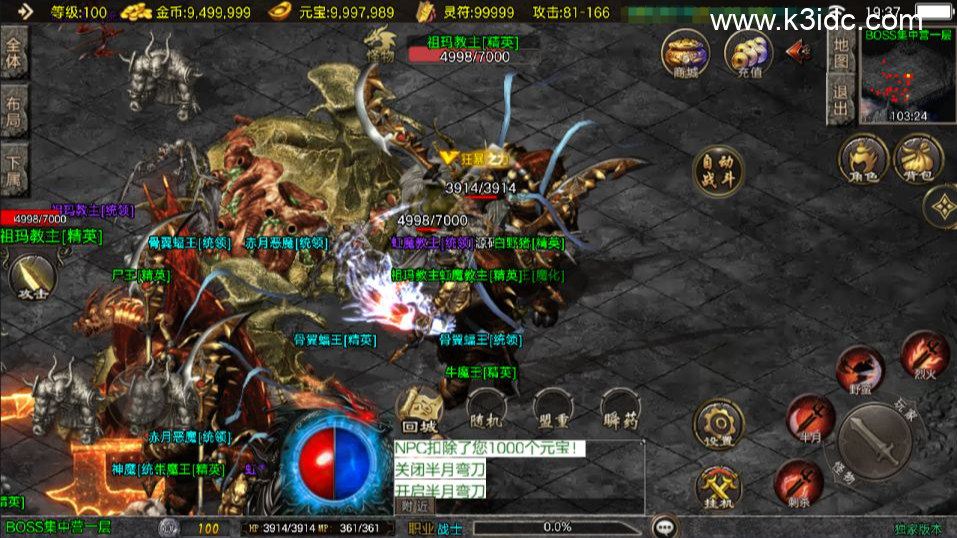
Task: Start 挂机 idle mode
Action: [x=719, y=490]
